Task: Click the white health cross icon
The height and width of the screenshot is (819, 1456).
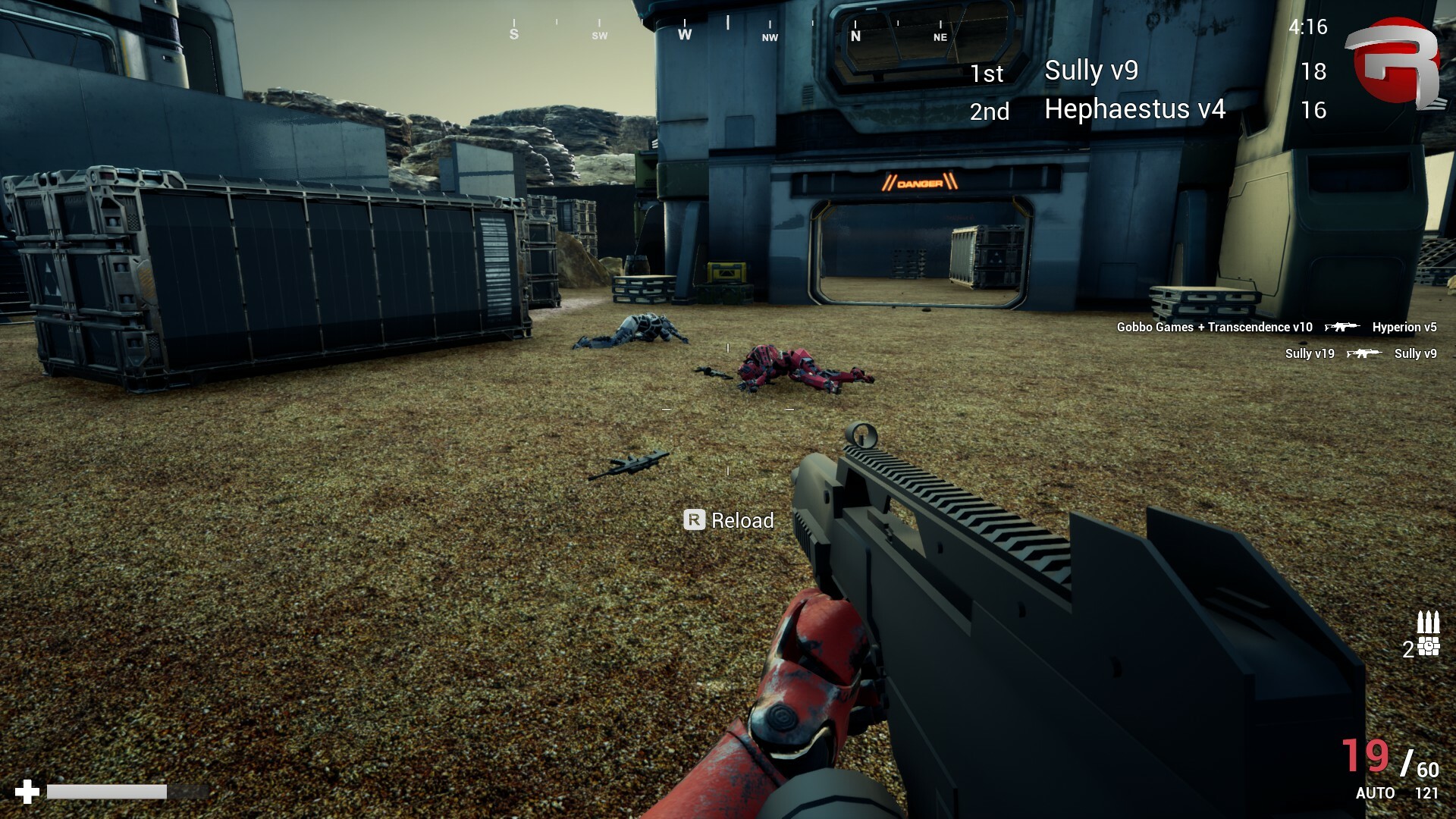Action: [27, 792]
